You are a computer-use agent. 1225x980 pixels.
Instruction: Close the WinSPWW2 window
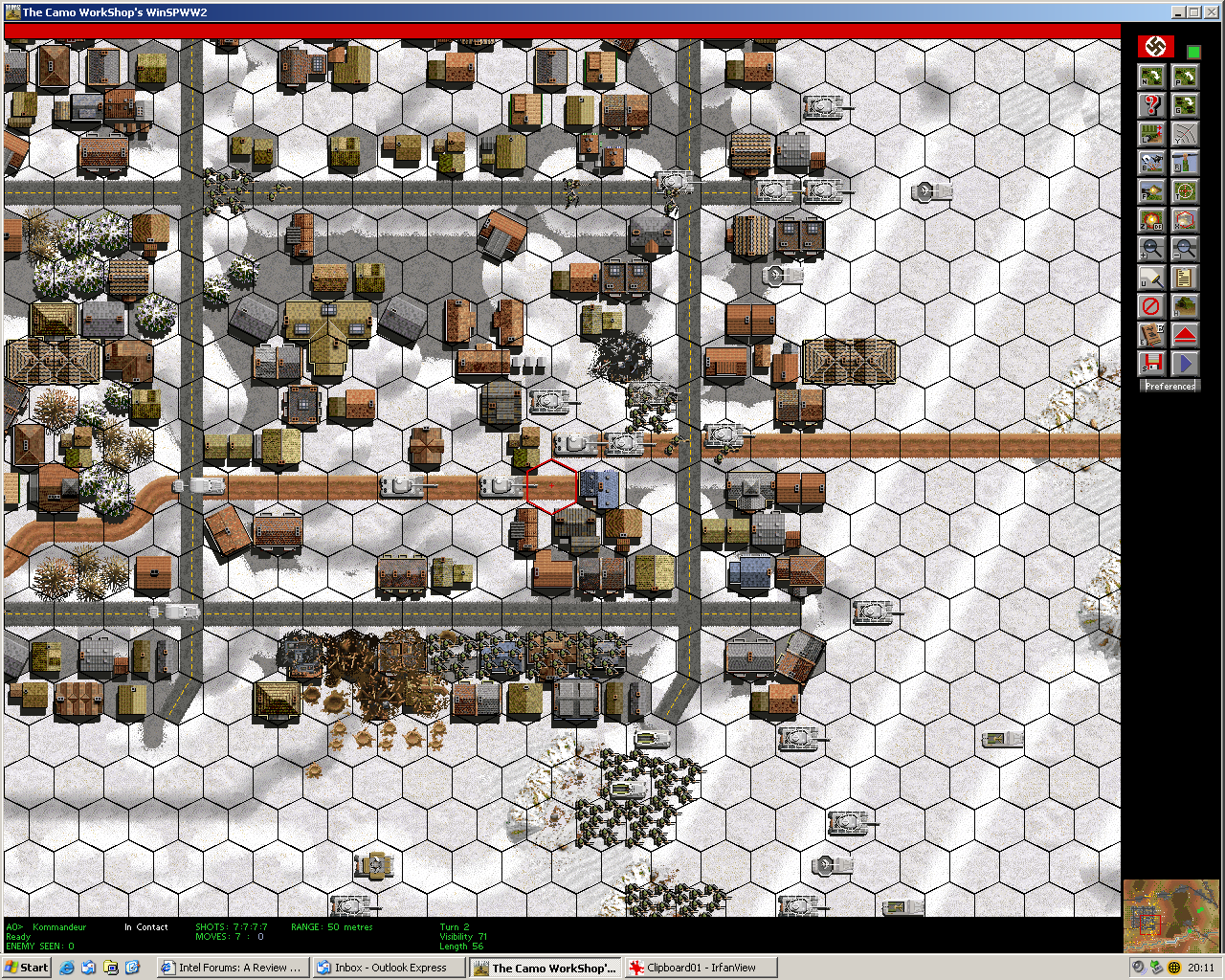click(x=1213, y=12)
